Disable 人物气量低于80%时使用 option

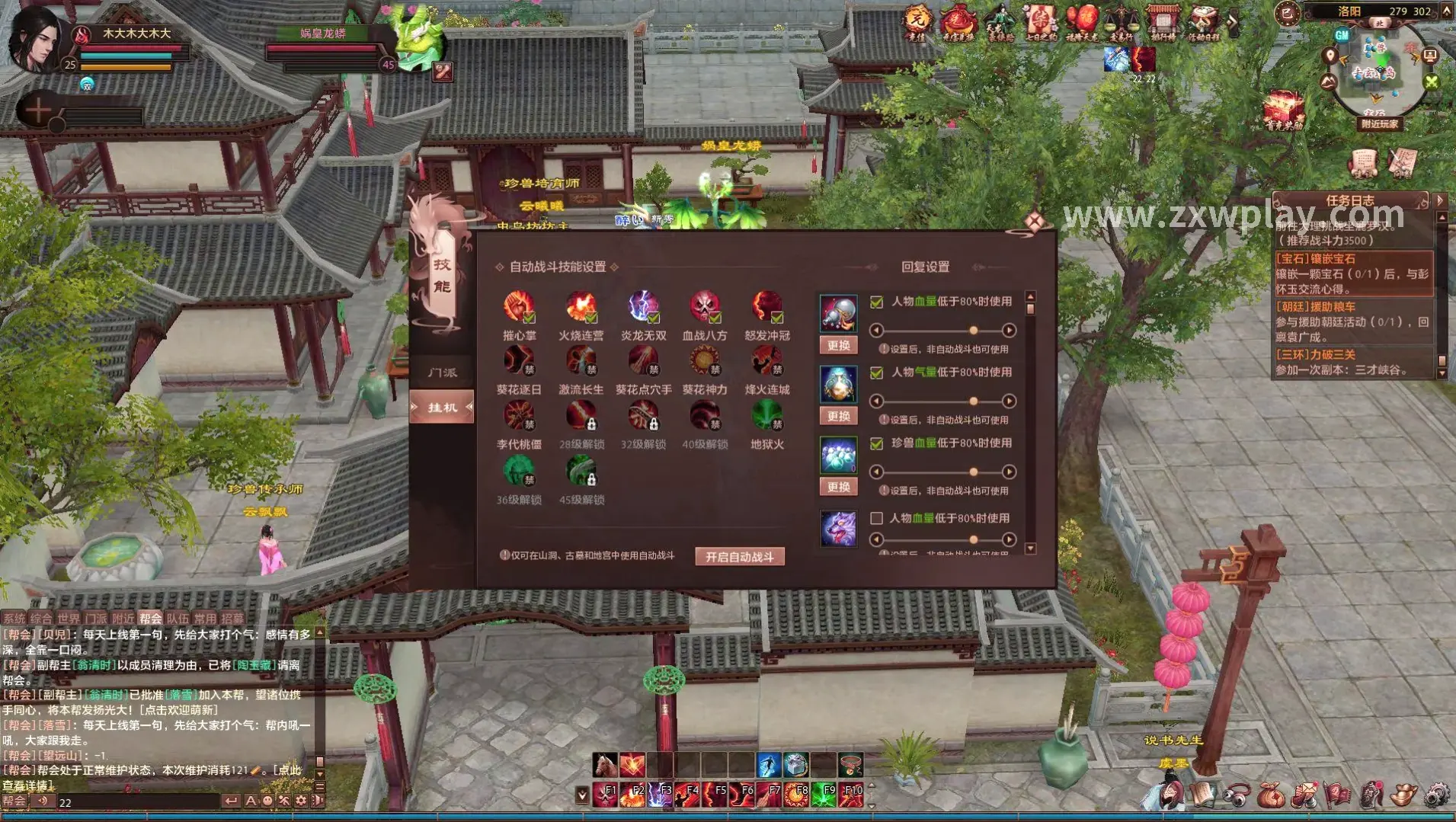click(x=876, y=373)
